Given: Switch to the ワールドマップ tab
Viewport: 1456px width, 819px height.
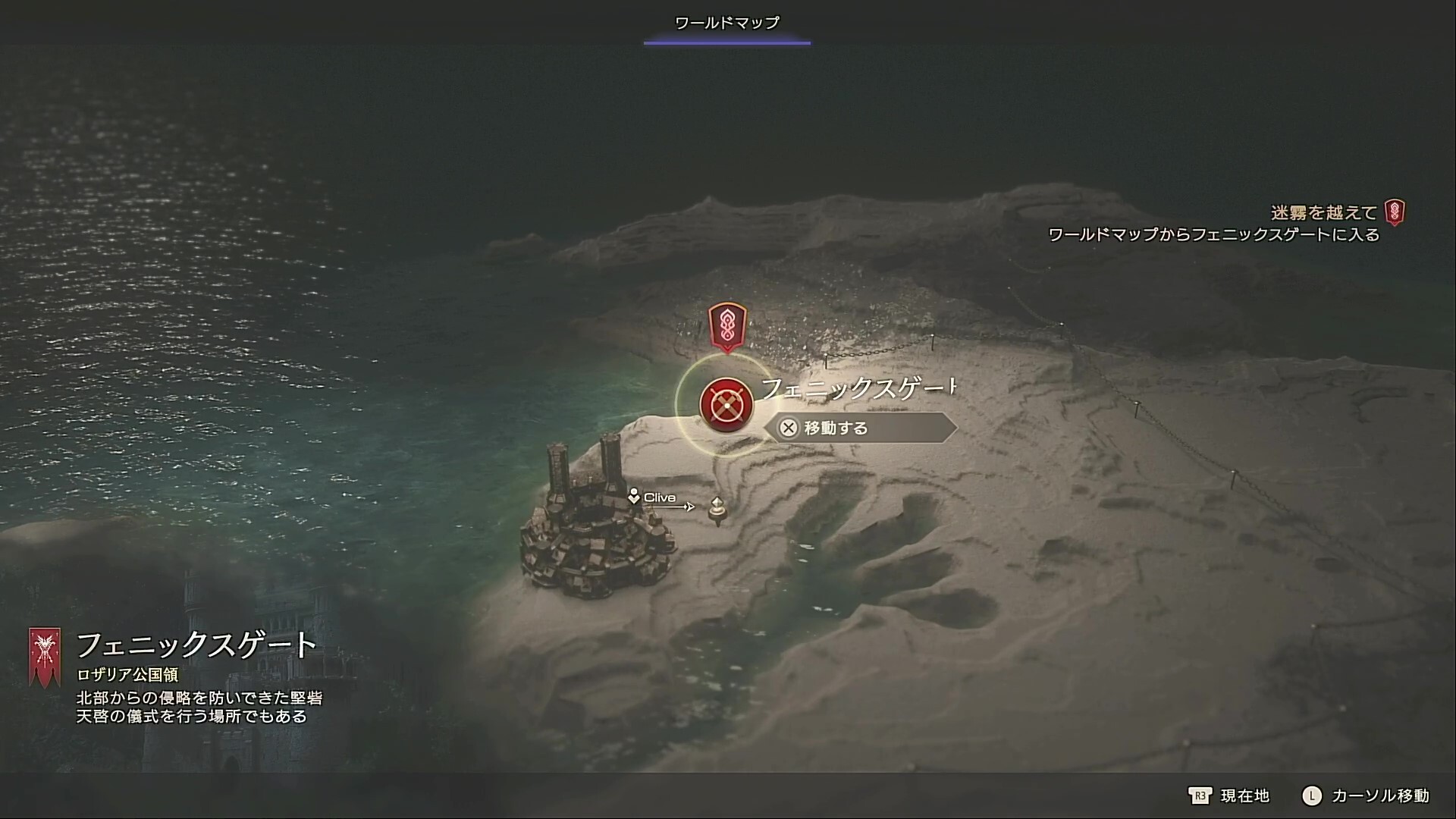Looking at the screenshot, I should (x=726, y=23).
